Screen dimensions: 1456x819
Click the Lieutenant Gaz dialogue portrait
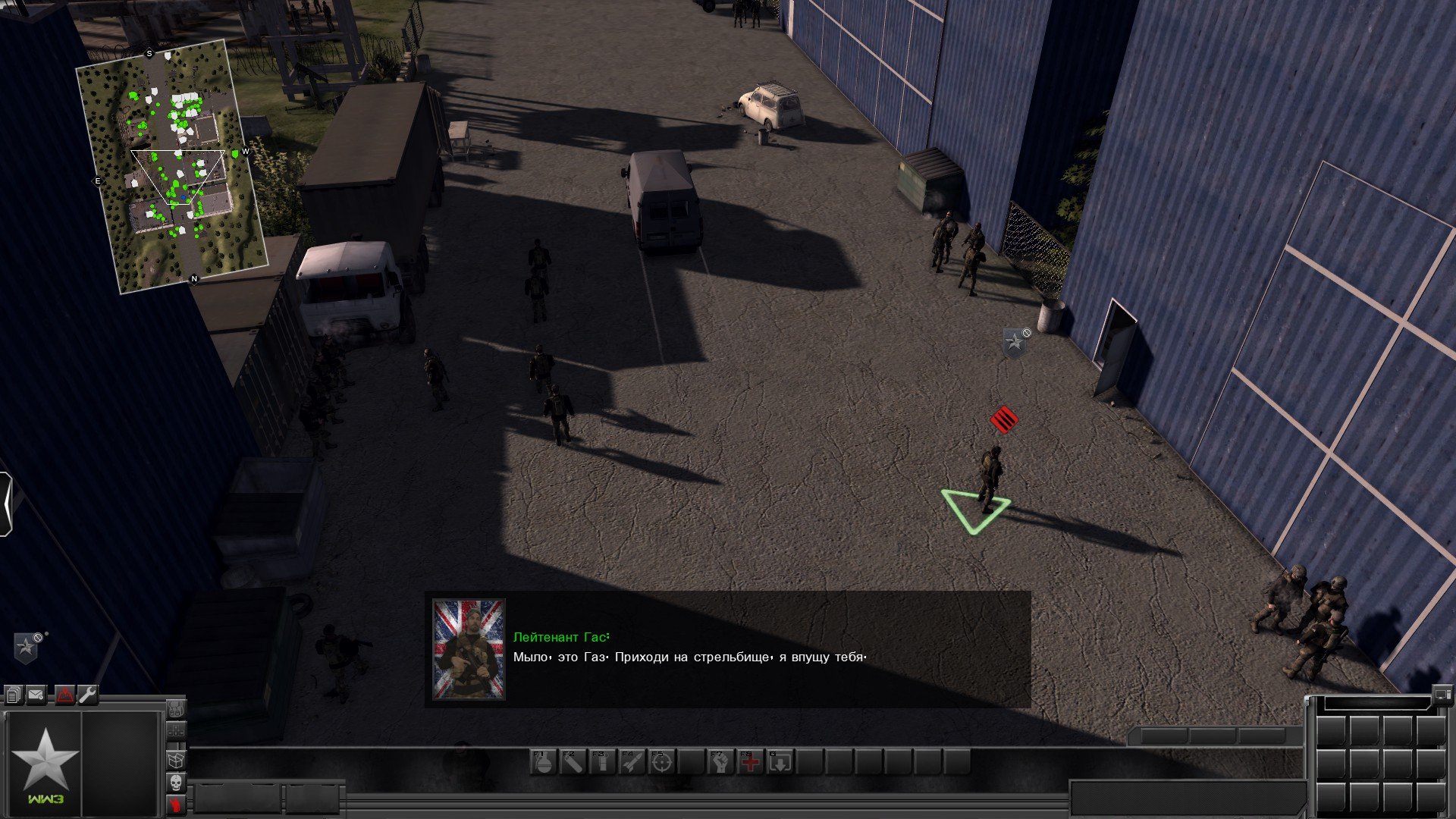468,649
